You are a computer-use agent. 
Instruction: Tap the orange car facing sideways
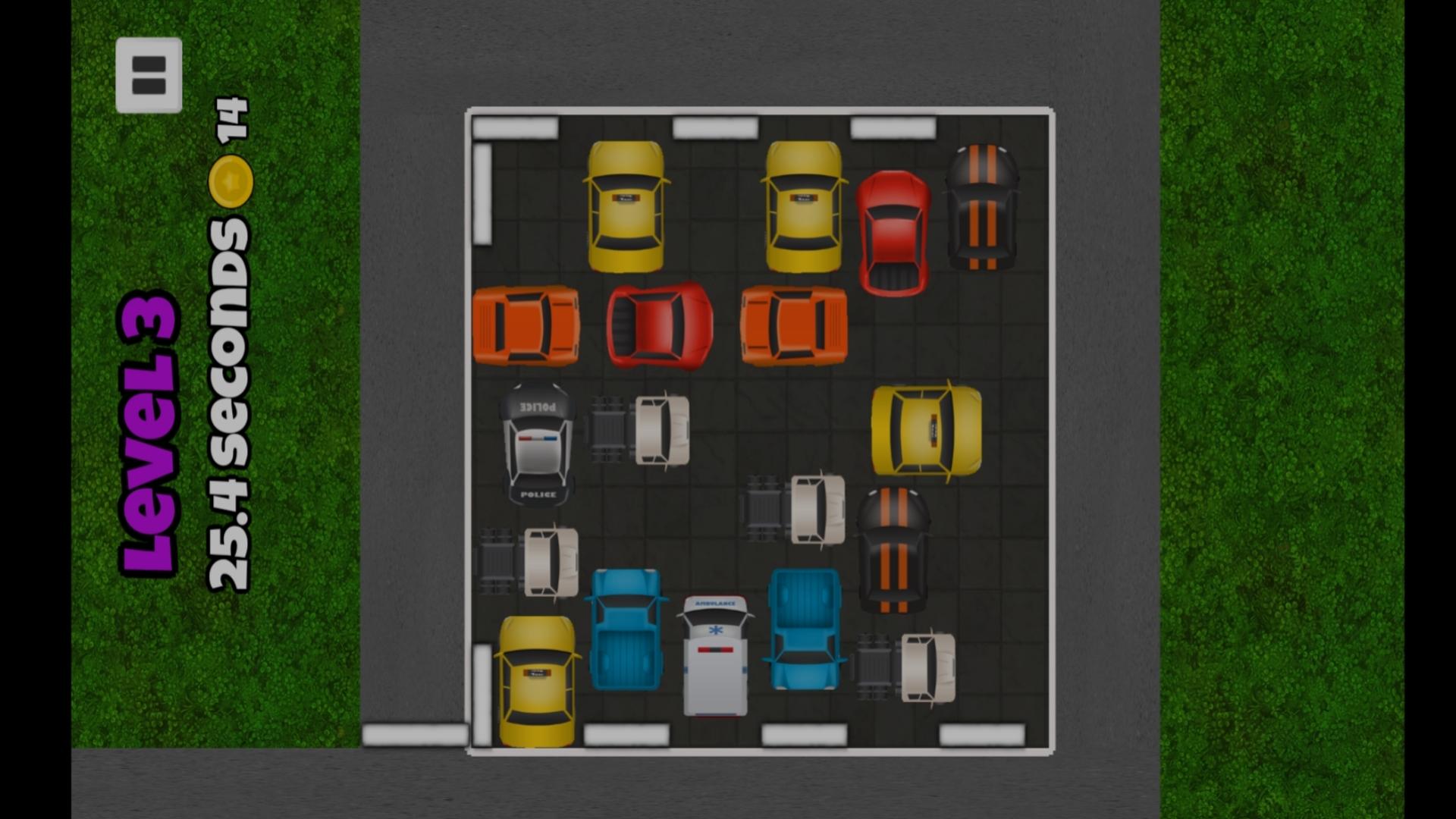point(526,326)
